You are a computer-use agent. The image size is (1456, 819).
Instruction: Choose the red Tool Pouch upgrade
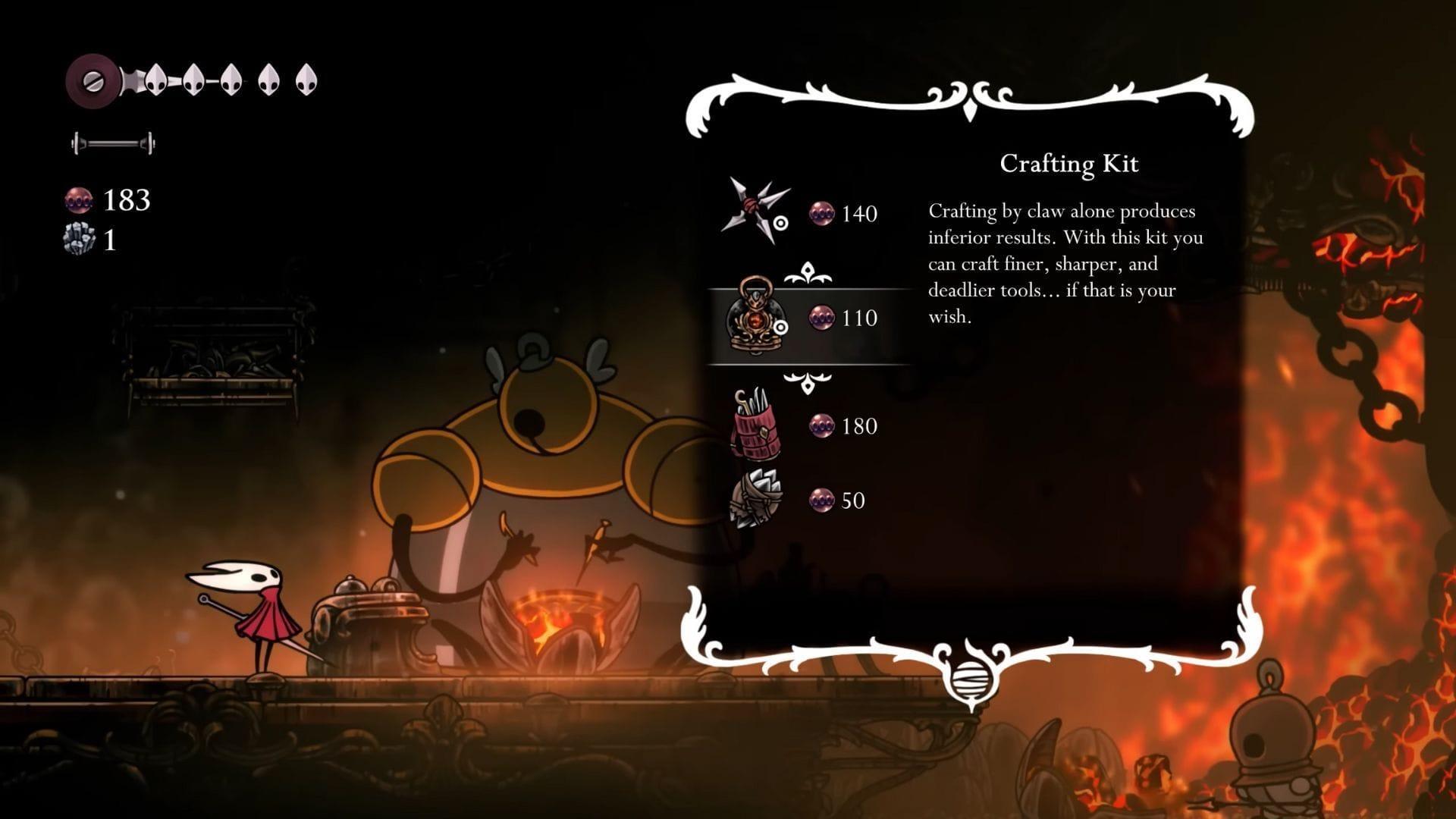click(755, 426)
